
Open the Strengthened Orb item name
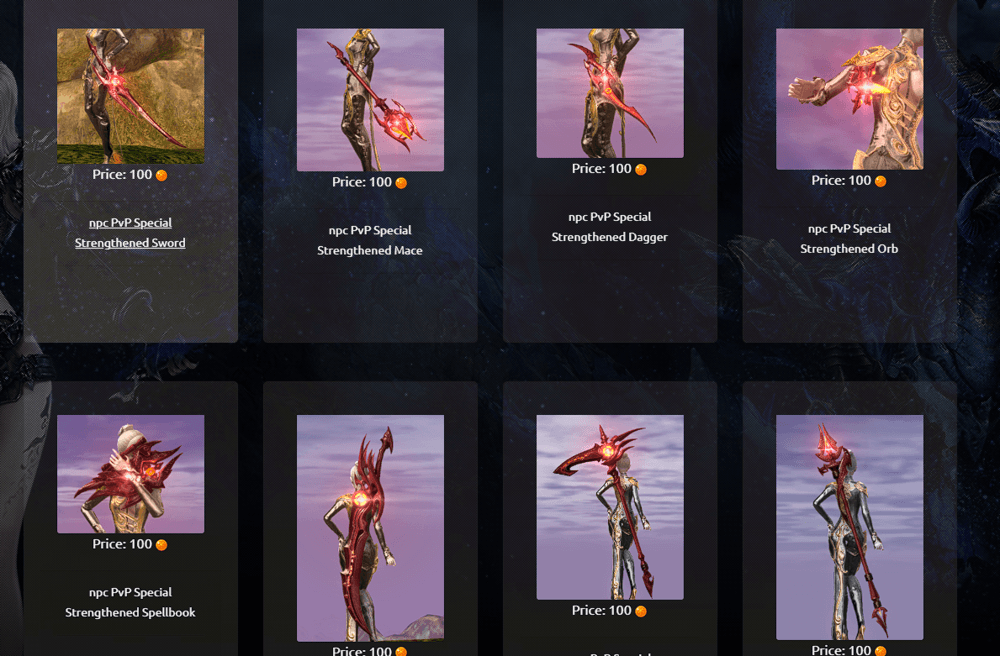point(849,239)
